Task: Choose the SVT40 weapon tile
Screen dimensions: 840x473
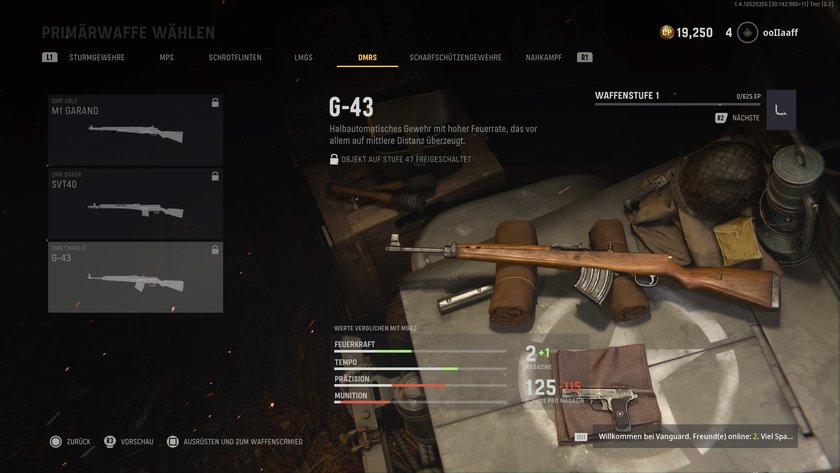Action: tap(135, 203)
